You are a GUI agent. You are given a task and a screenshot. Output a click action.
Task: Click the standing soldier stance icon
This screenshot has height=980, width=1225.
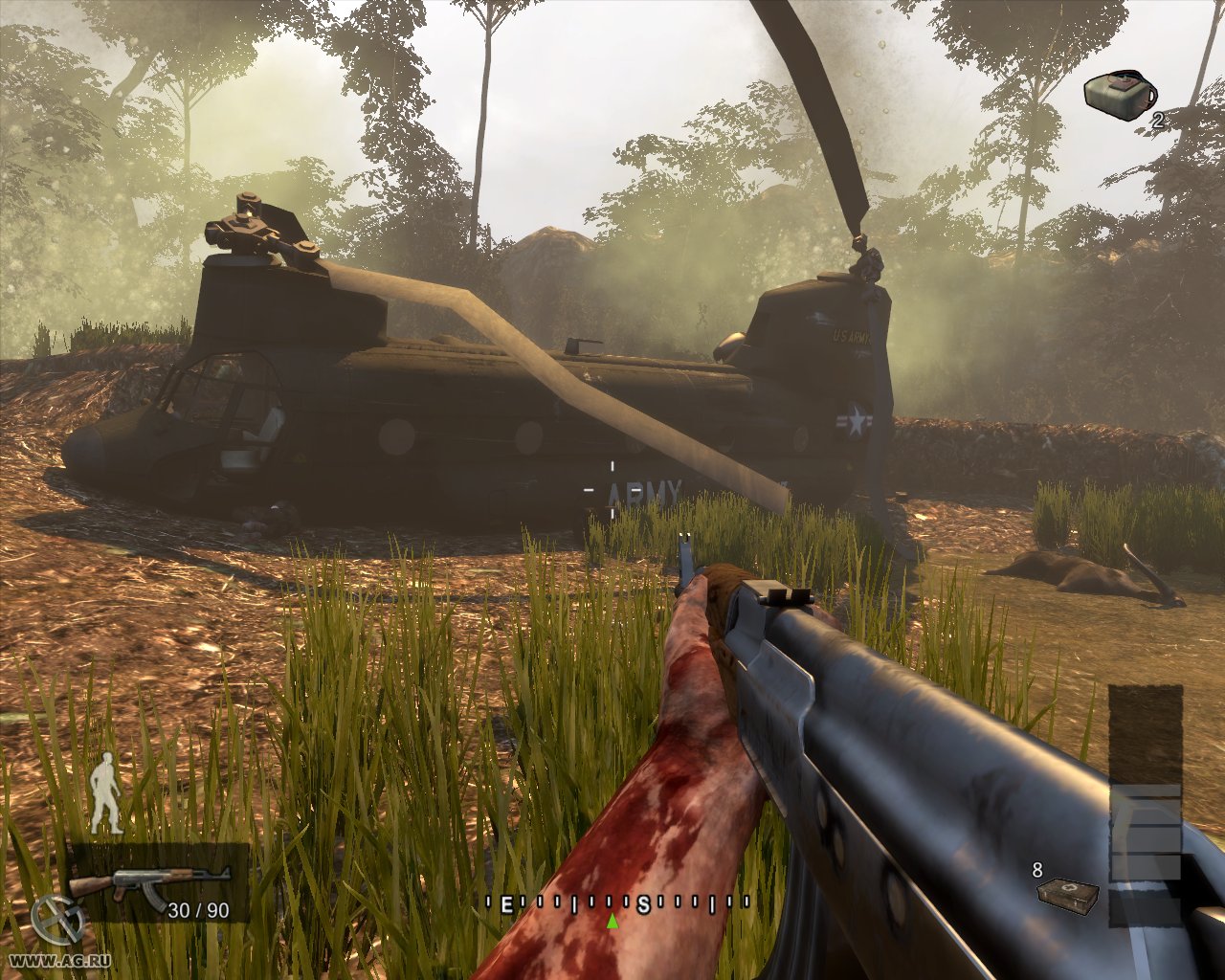tap(106, 793)
